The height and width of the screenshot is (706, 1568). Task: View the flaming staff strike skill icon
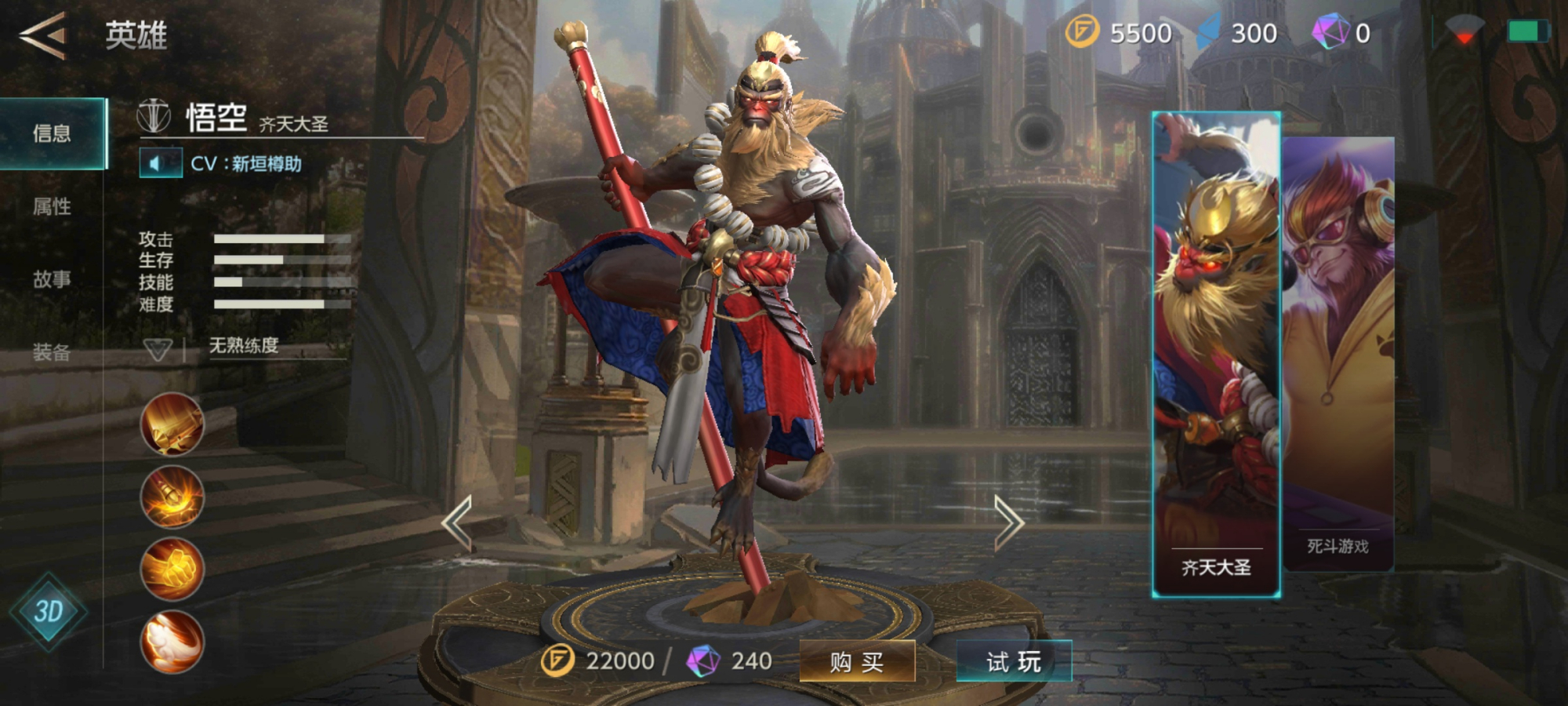[x=172, y=497]
